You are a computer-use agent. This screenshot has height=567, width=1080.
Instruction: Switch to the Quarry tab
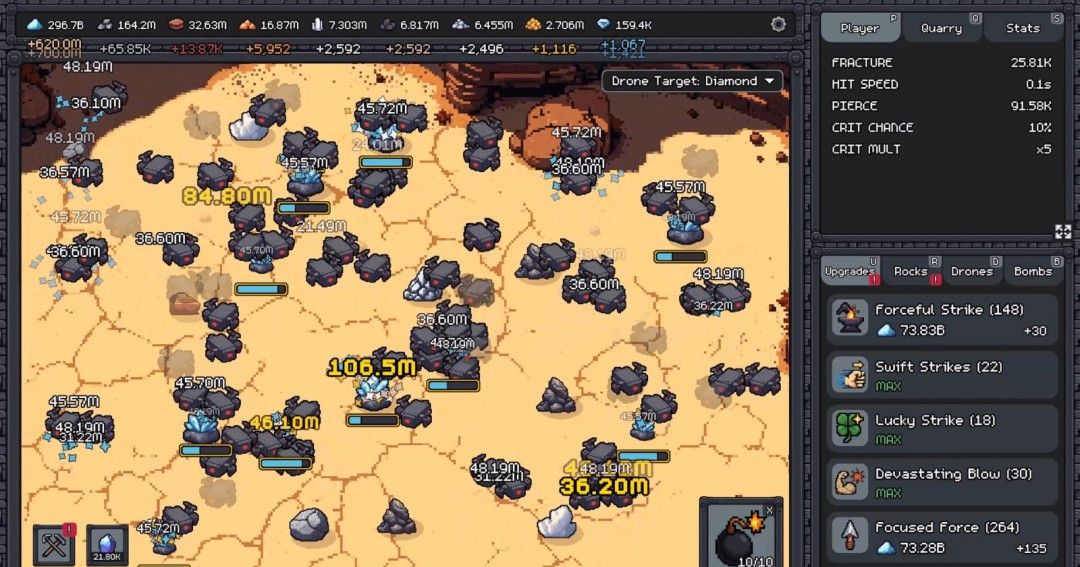tap(942, 28)
